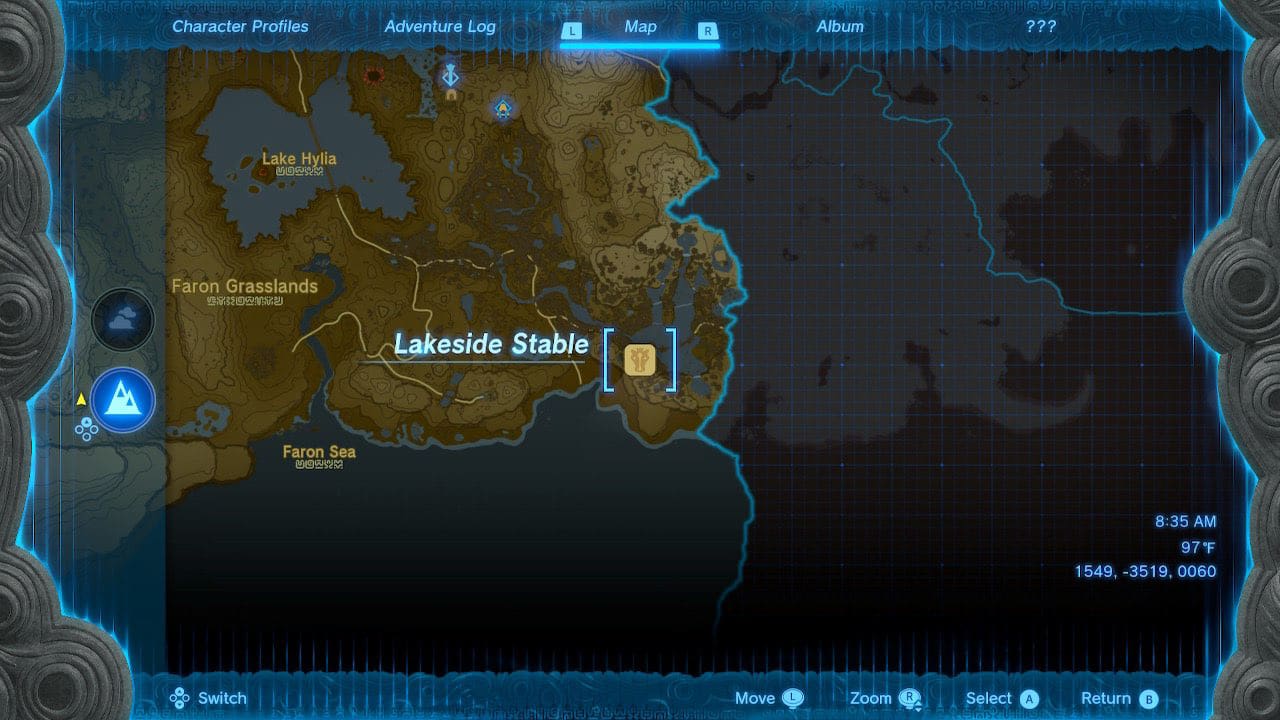Select the ??? menu item
Image resolution: width=1280 pixels, height=720 pixels.
point(1041,26)
